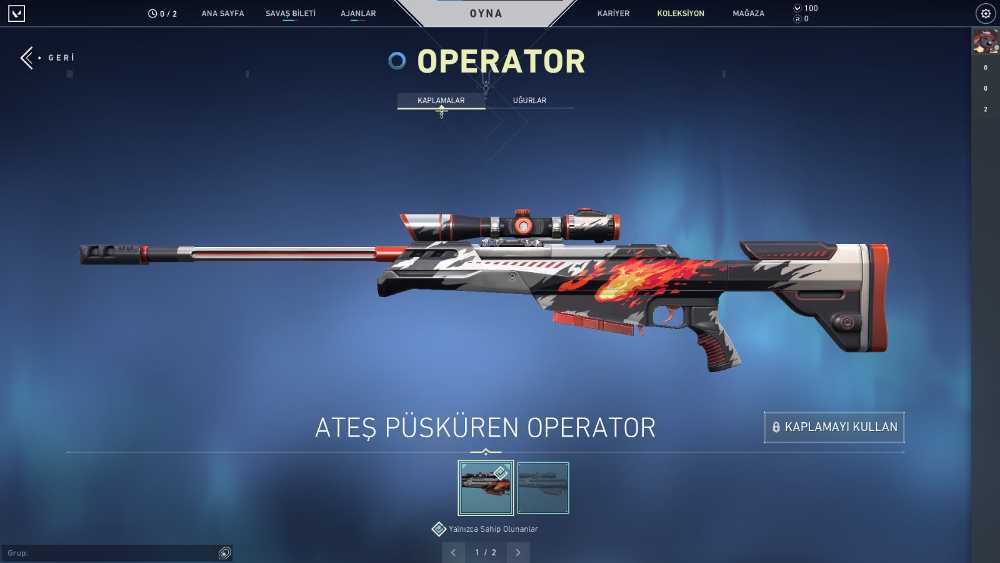Open the Savaş Bileti page
The width and height of the screenshot is (1000, 563).
tap(290, 14)
